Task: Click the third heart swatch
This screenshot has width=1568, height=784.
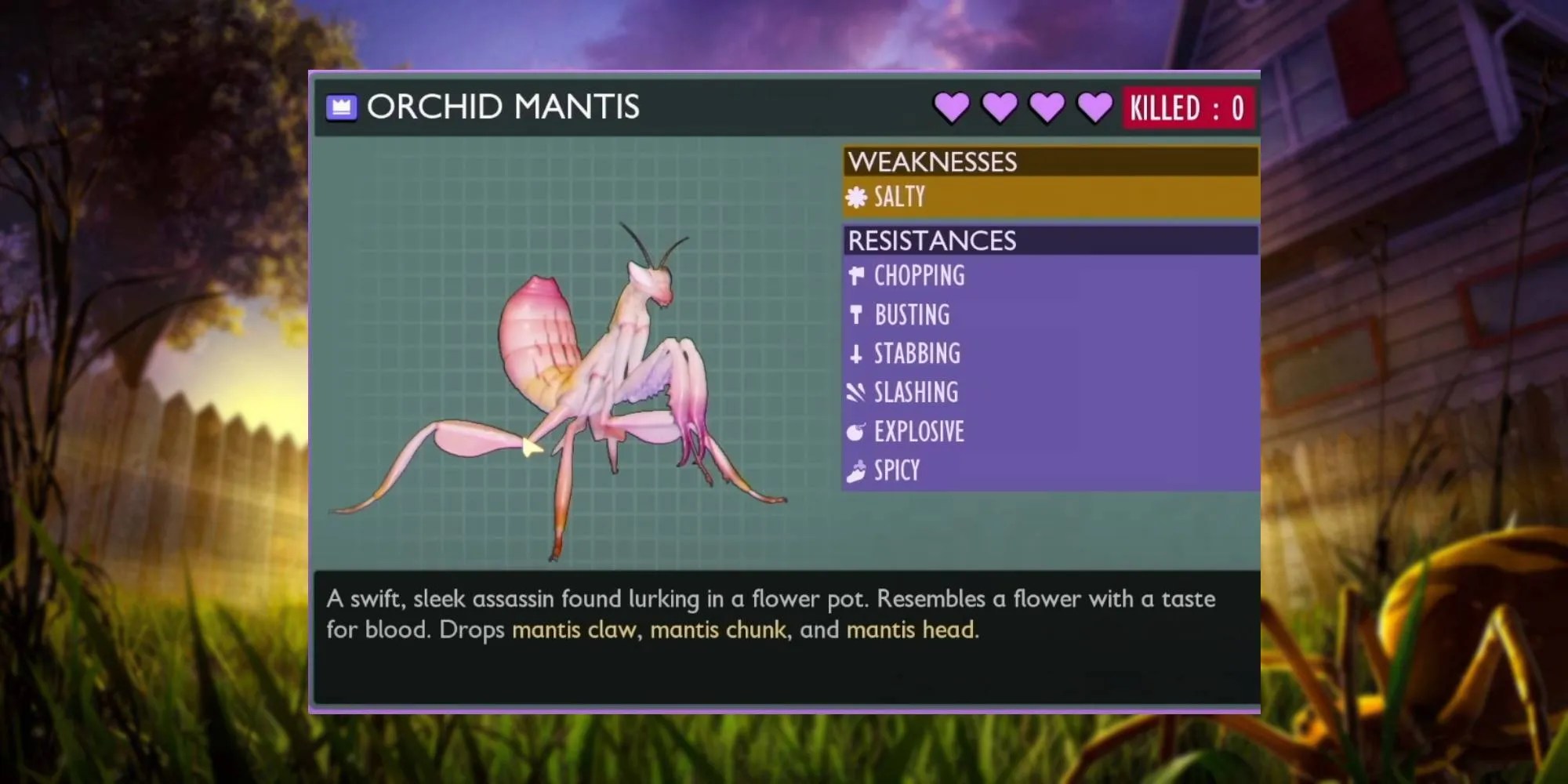Action: pyautogui.click(x=1044, y=107)
